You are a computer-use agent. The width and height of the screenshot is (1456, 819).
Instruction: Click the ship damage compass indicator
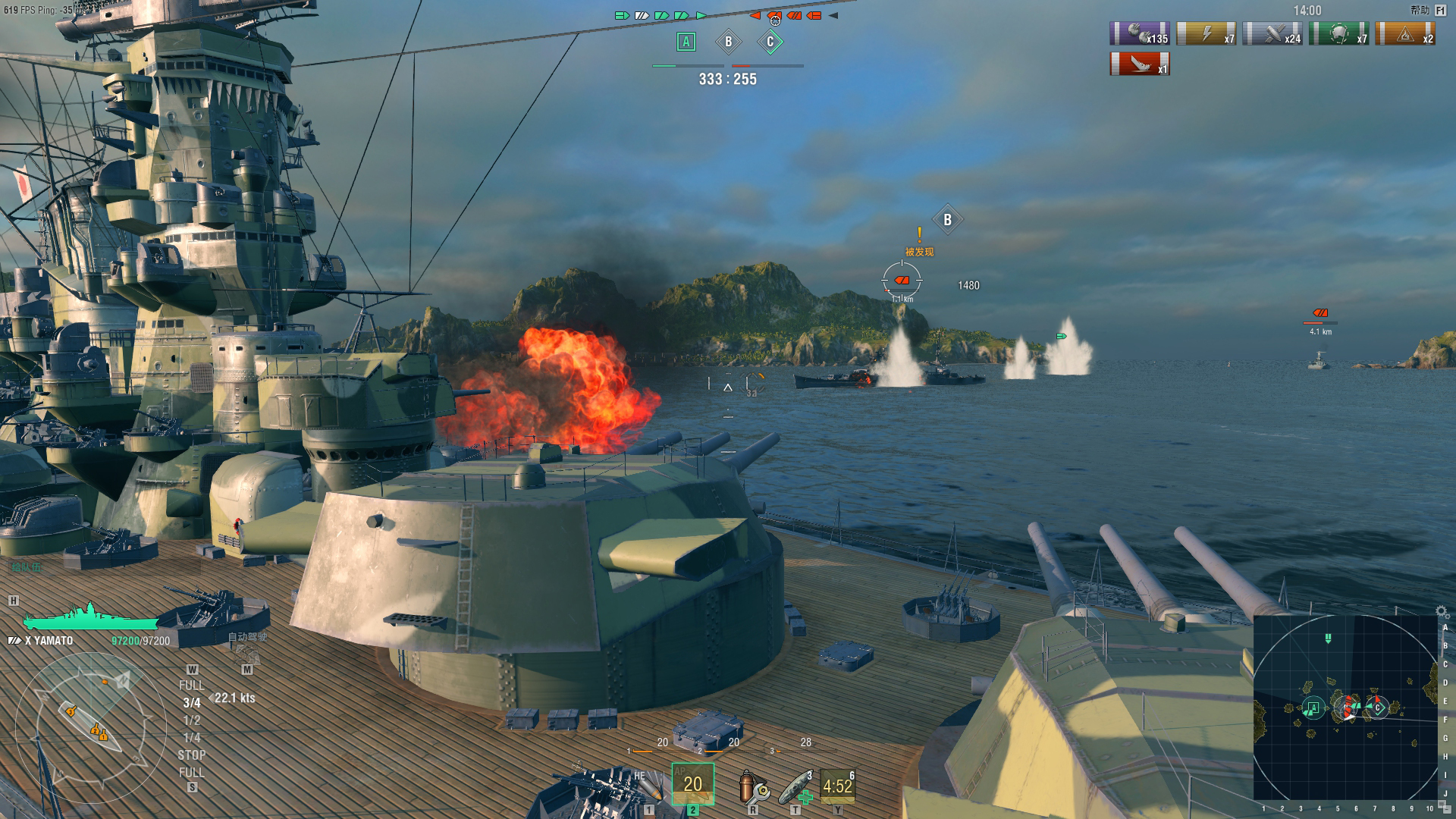click(x=91, y=726)
